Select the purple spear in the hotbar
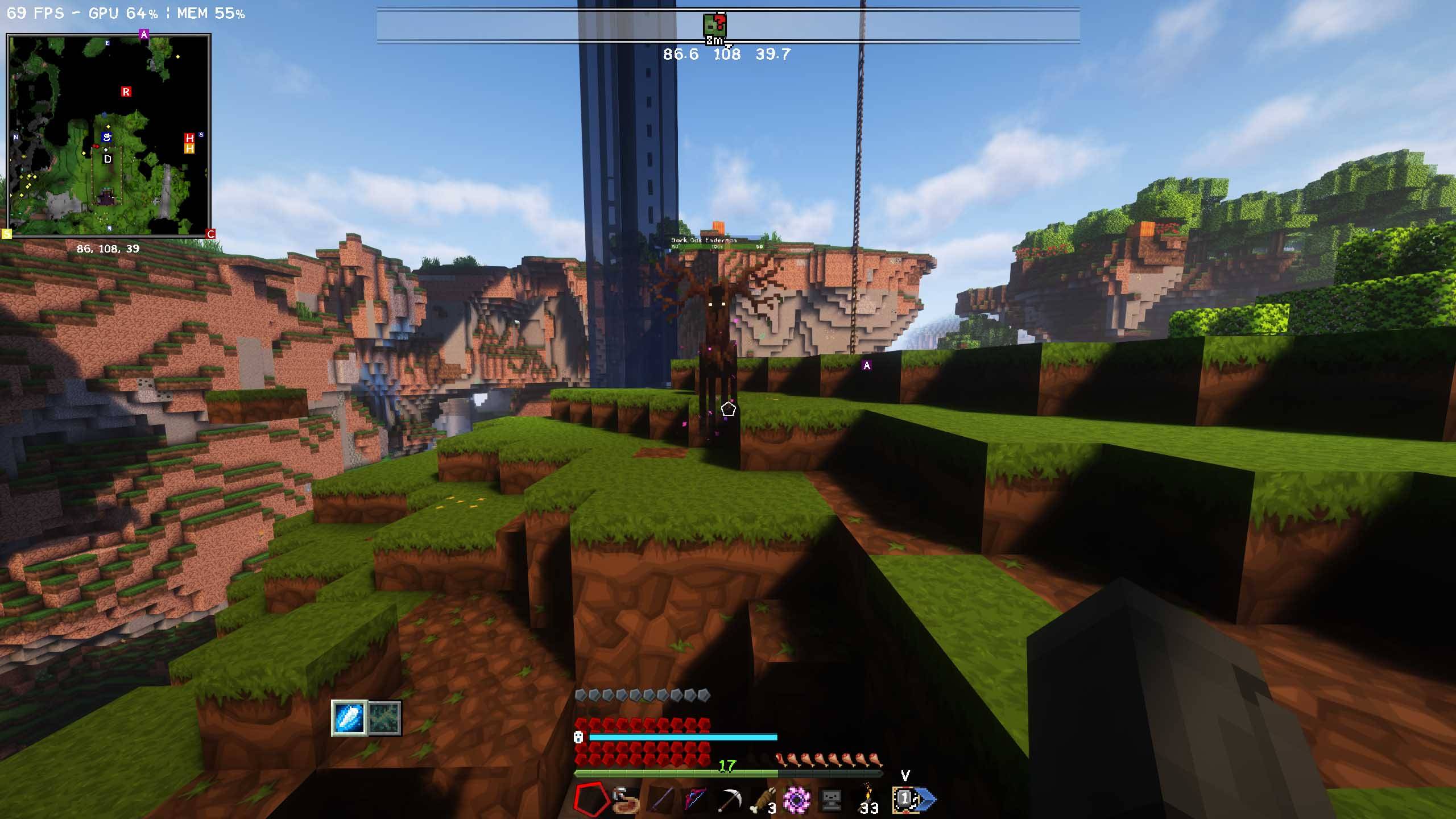This screenshot has width=1456, height=819. (663, 798)
